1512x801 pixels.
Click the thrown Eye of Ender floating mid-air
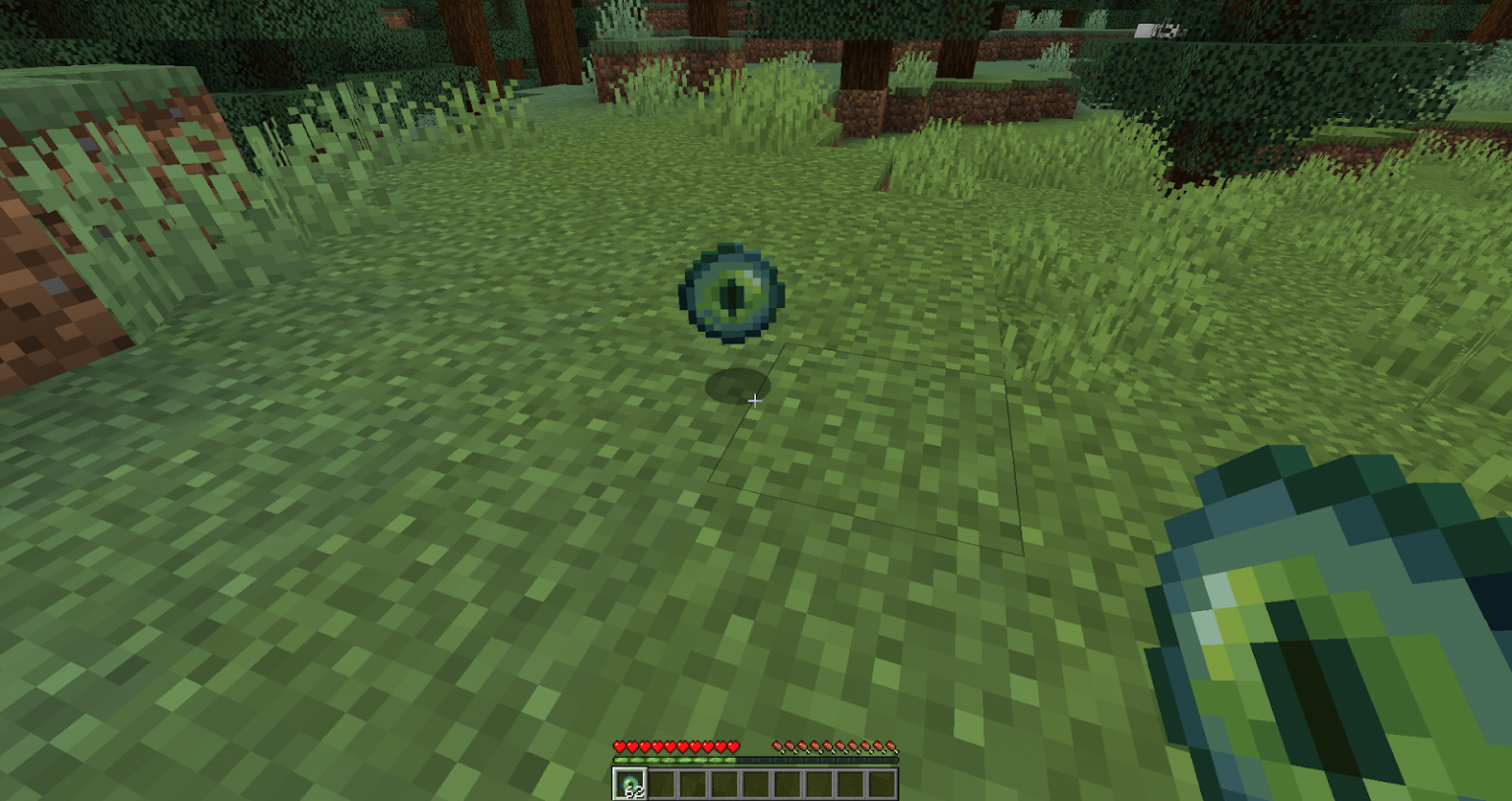730,291
